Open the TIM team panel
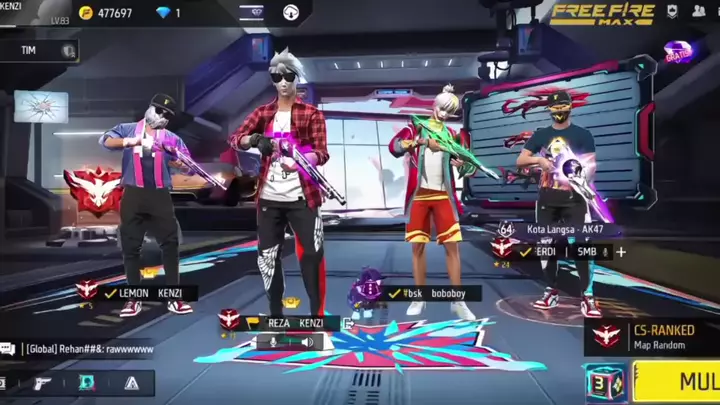This screenshot has height=405, width=720. [40, 50]
